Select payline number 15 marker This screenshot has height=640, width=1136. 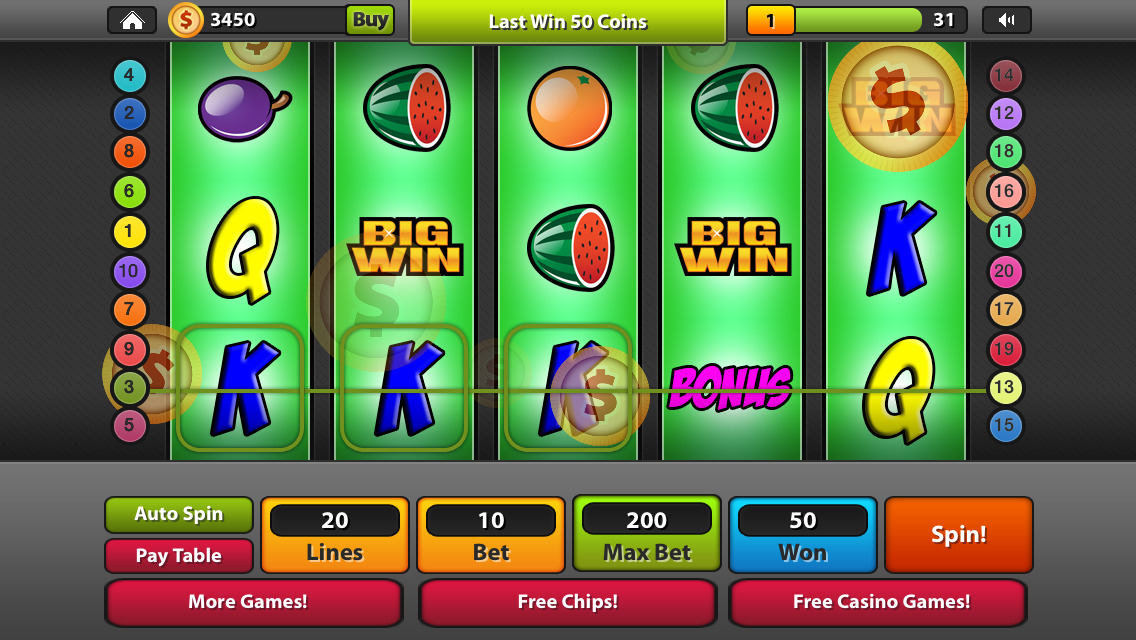(x=1005, y=426)
